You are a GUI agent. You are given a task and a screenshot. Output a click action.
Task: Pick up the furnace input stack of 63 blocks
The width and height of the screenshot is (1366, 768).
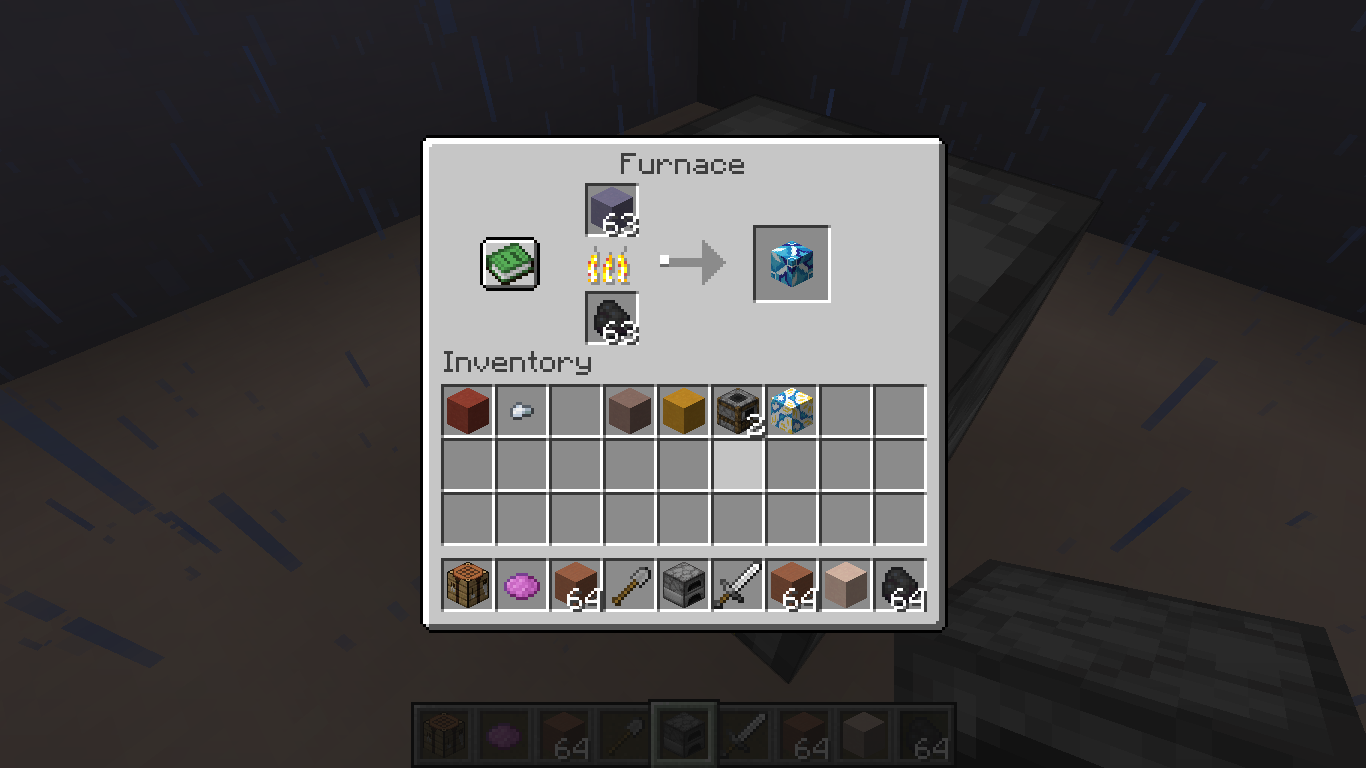click(x=611, y=210)
